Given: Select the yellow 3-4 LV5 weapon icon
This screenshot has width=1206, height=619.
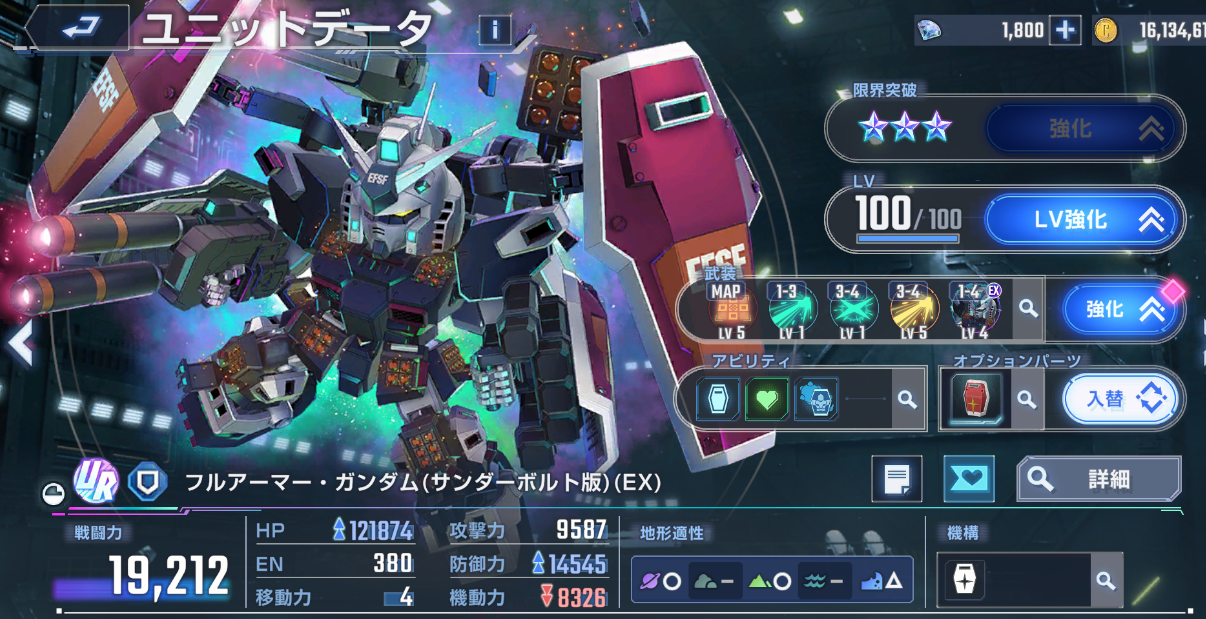Looking at the screenshot, I should (912, 309).
